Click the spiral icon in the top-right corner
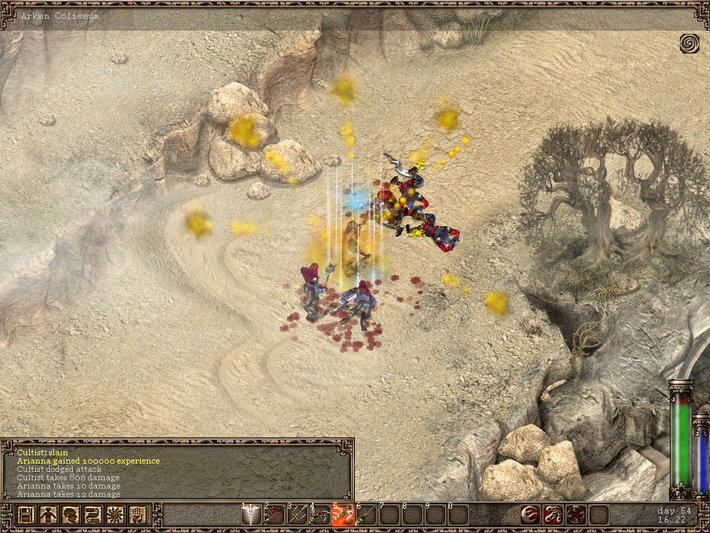Screen dimensions: 710x533 [689, 43]
